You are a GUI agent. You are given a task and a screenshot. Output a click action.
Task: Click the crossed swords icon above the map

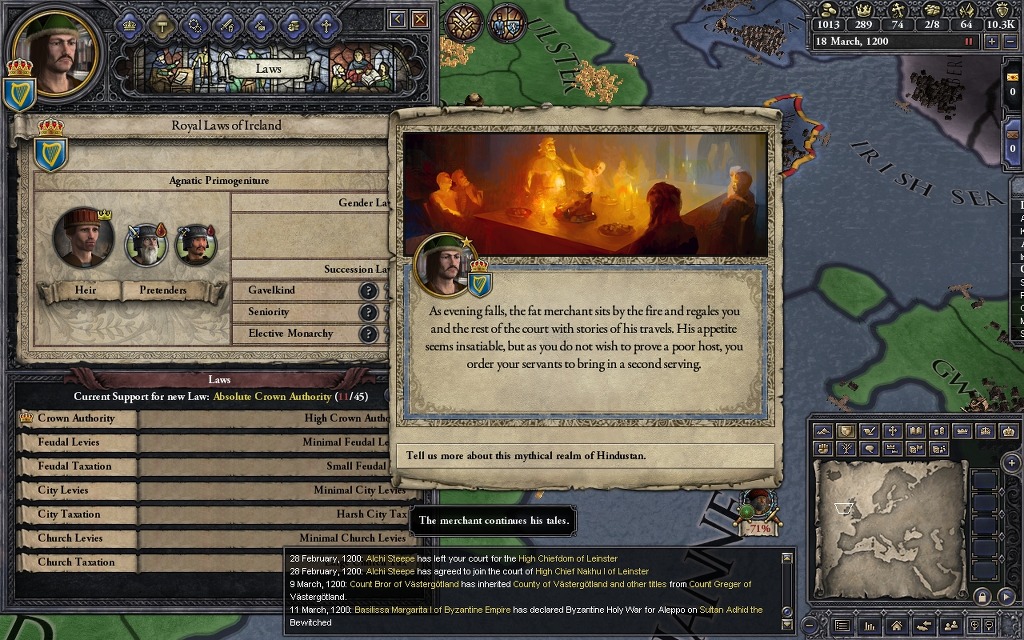point(464,22)
